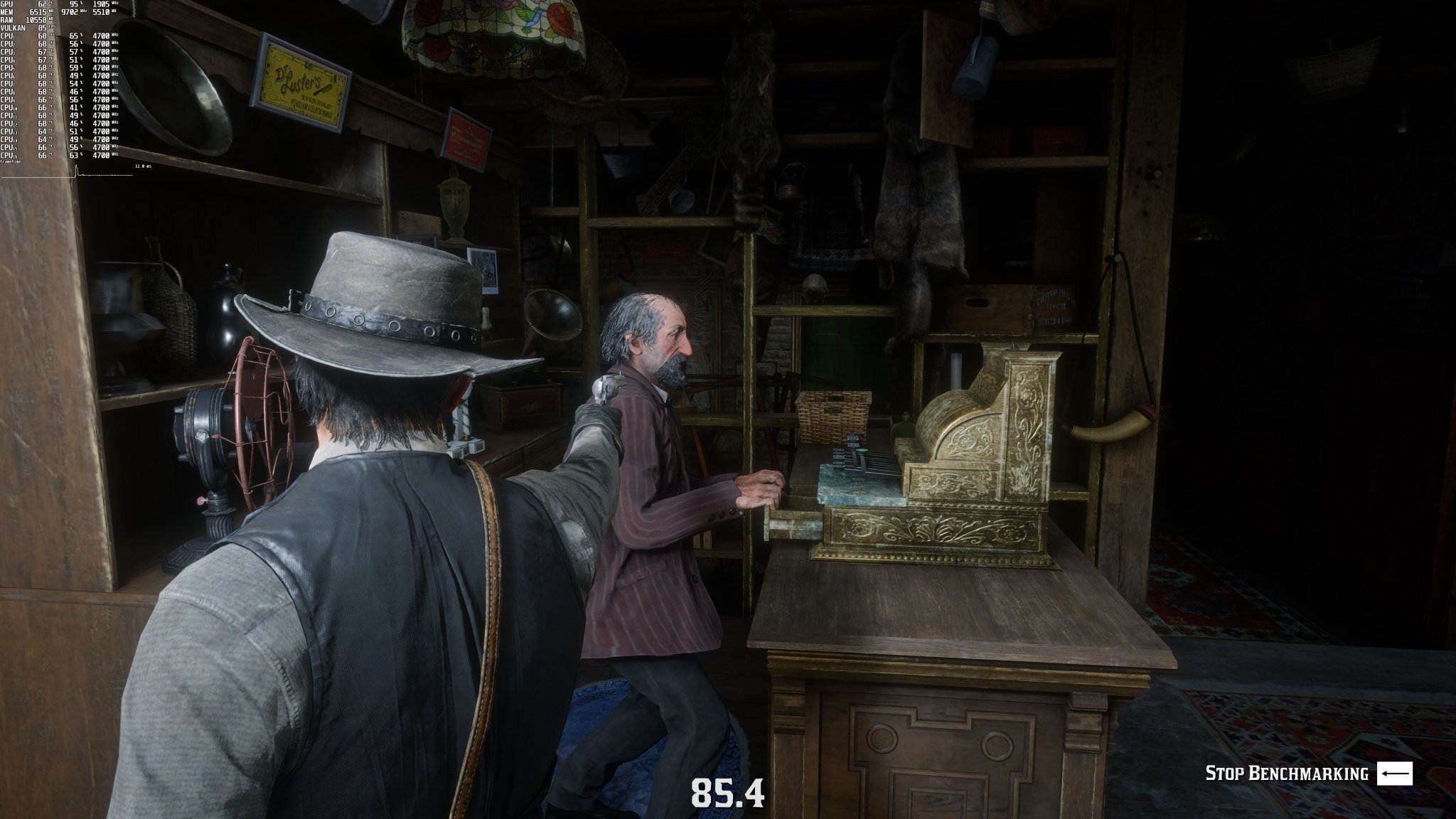
Task: Click the GPU temperature readout in overlay
Action: pos(43,5)
